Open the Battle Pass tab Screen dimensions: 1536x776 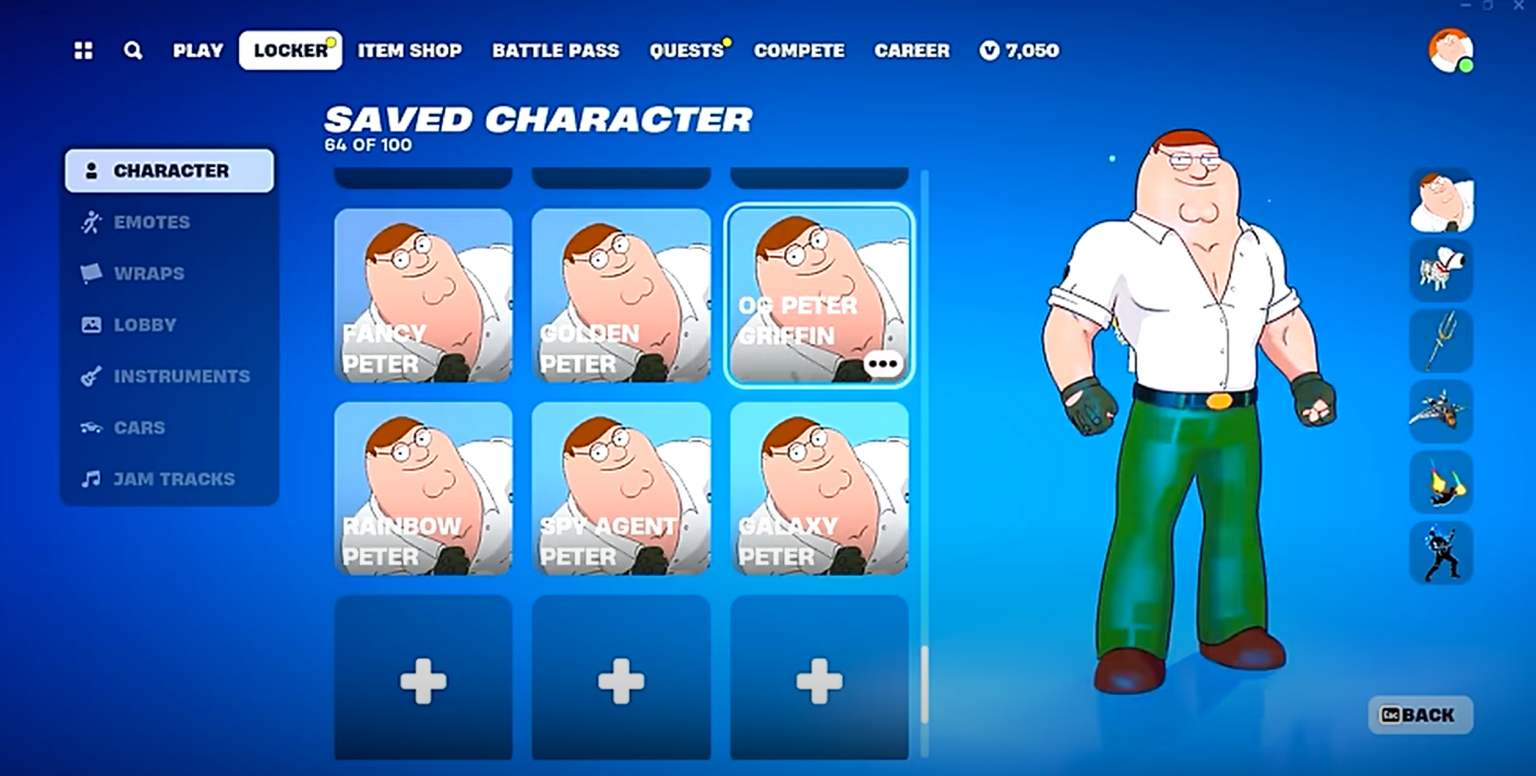556,50
